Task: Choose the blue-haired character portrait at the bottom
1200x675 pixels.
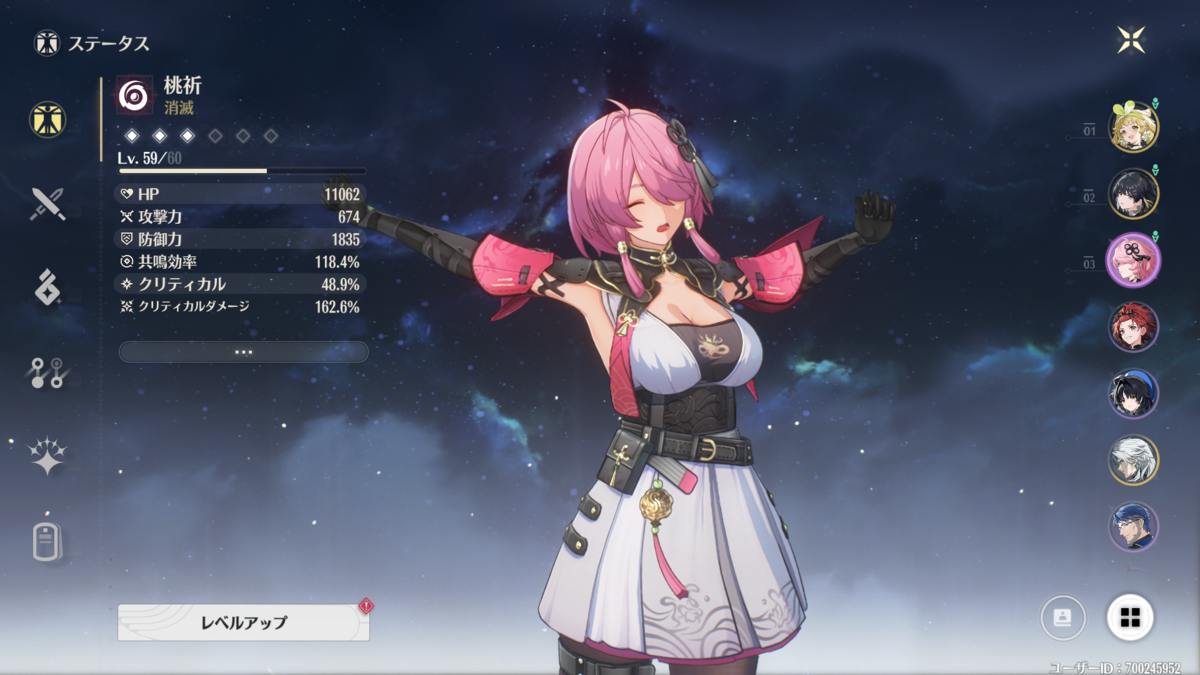Action: click(1133, 526)
